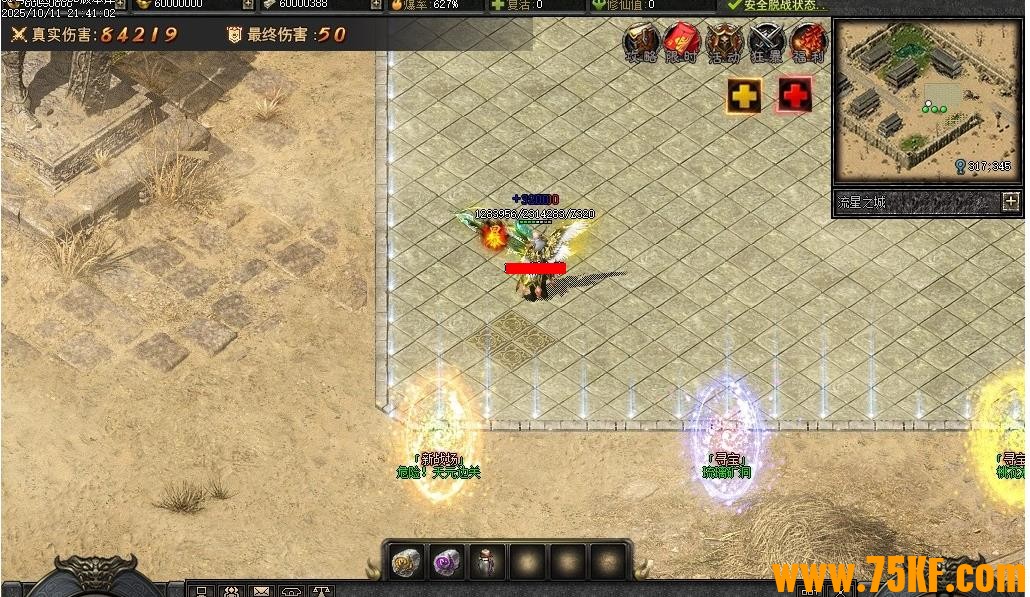The height and width of the screenshot is (597, 1030).
Task: Open the minimap of 流星之城
Action: point(906,98)
